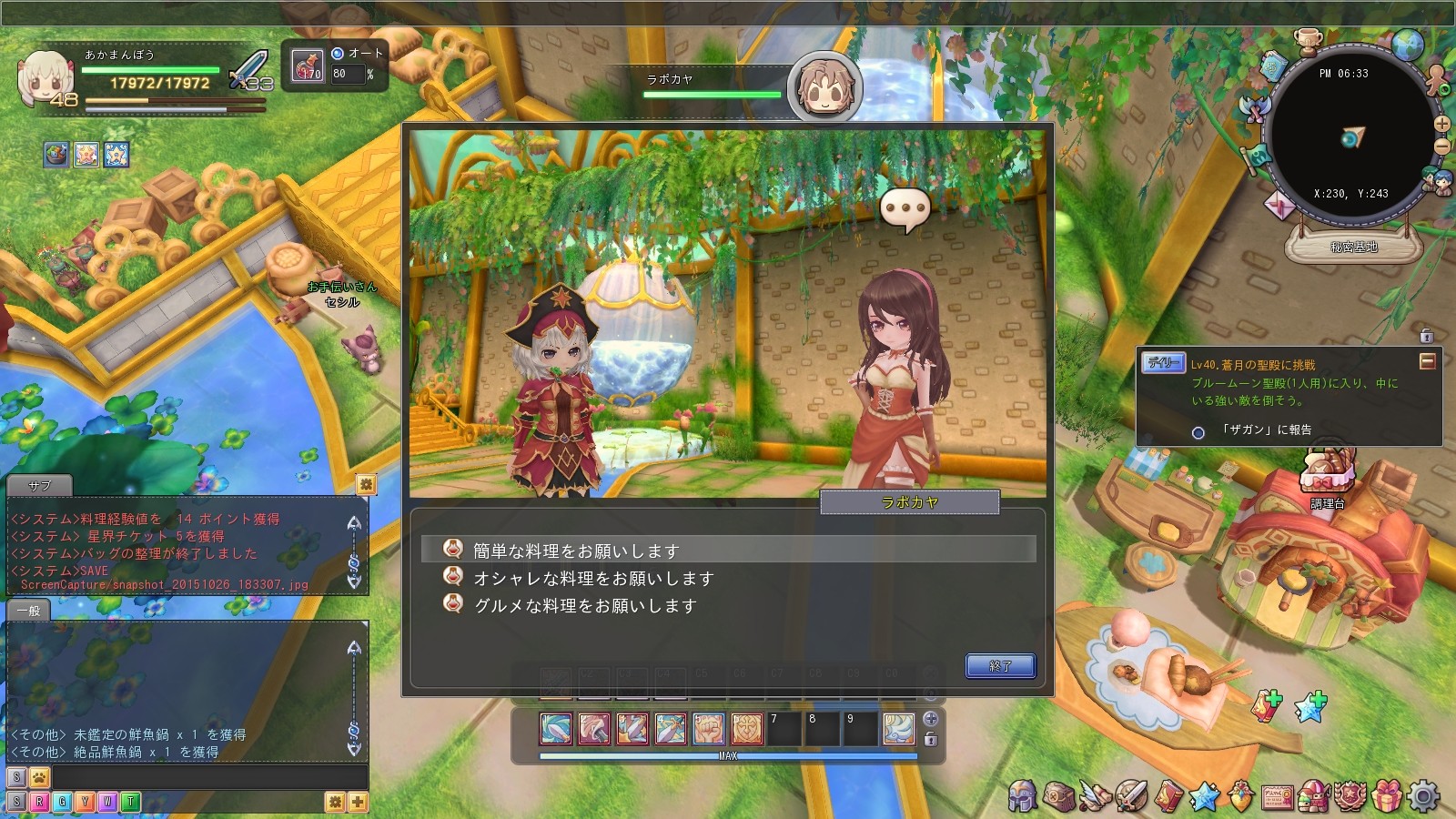Open the world map globe icon

1407,44
